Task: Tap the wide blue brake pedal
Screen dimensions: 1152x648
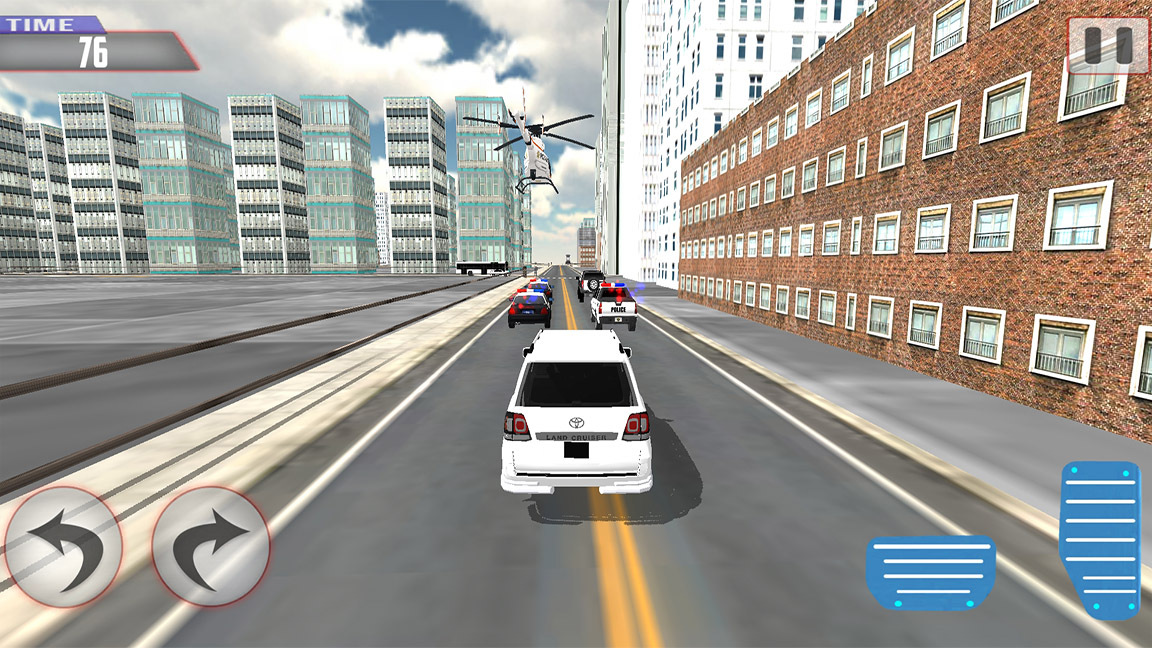Action: coord(930,572)
